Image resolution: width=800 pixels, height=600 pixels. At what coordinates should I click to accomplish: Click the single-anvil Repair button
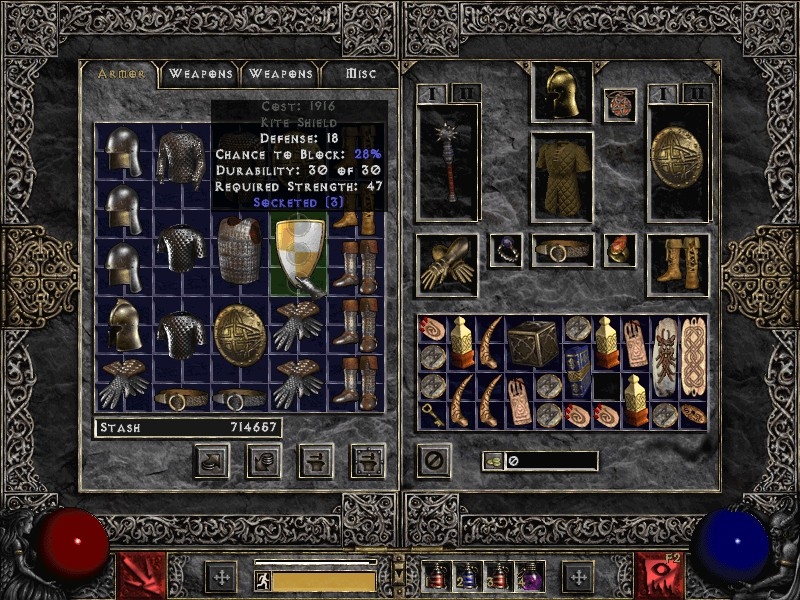pyautogui.click(x=316, y=460)
